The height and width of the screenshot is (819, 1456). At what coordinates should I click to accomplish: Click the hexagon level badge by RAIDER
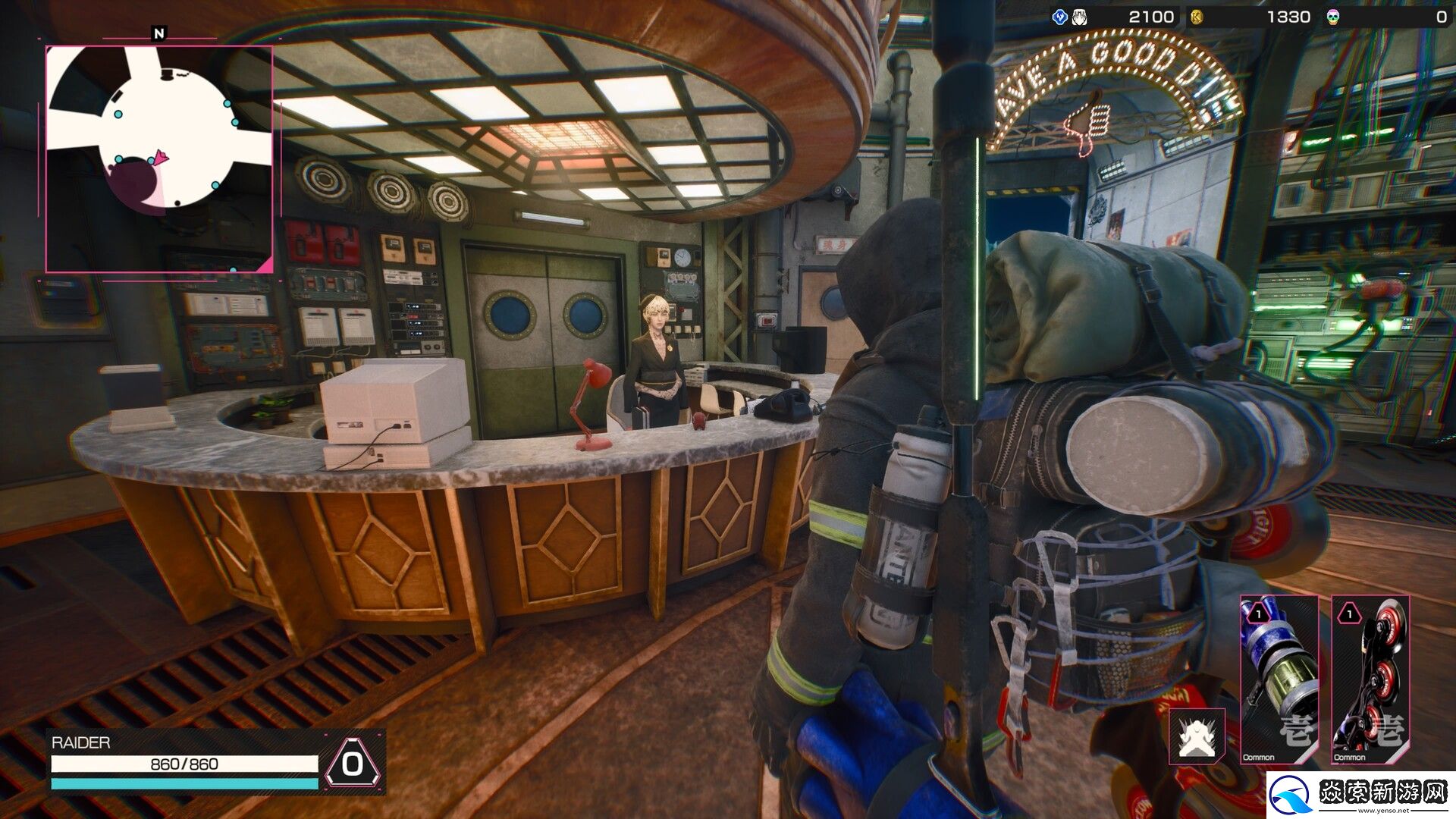tap(353, 763)
